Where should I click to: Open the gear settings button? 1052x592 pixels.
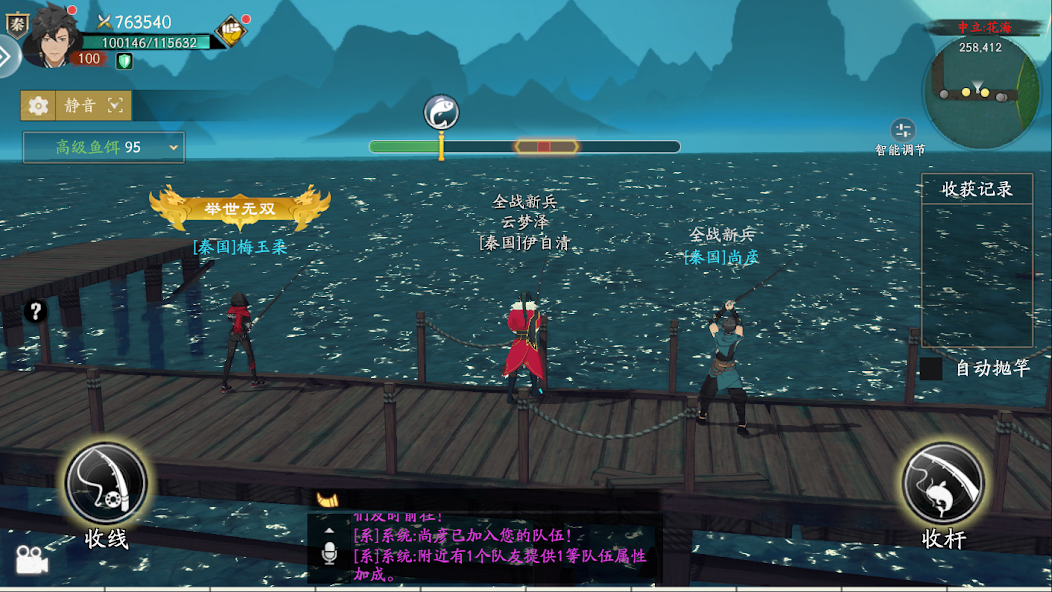[x=38, y=105]
